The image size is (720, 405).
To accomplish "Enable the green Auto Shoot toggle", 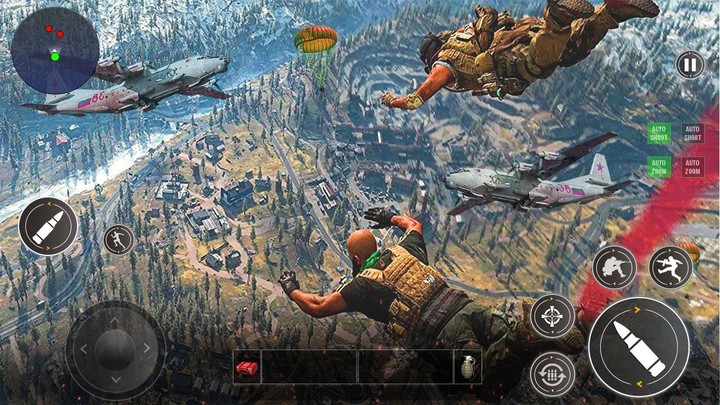I will 659,133.
